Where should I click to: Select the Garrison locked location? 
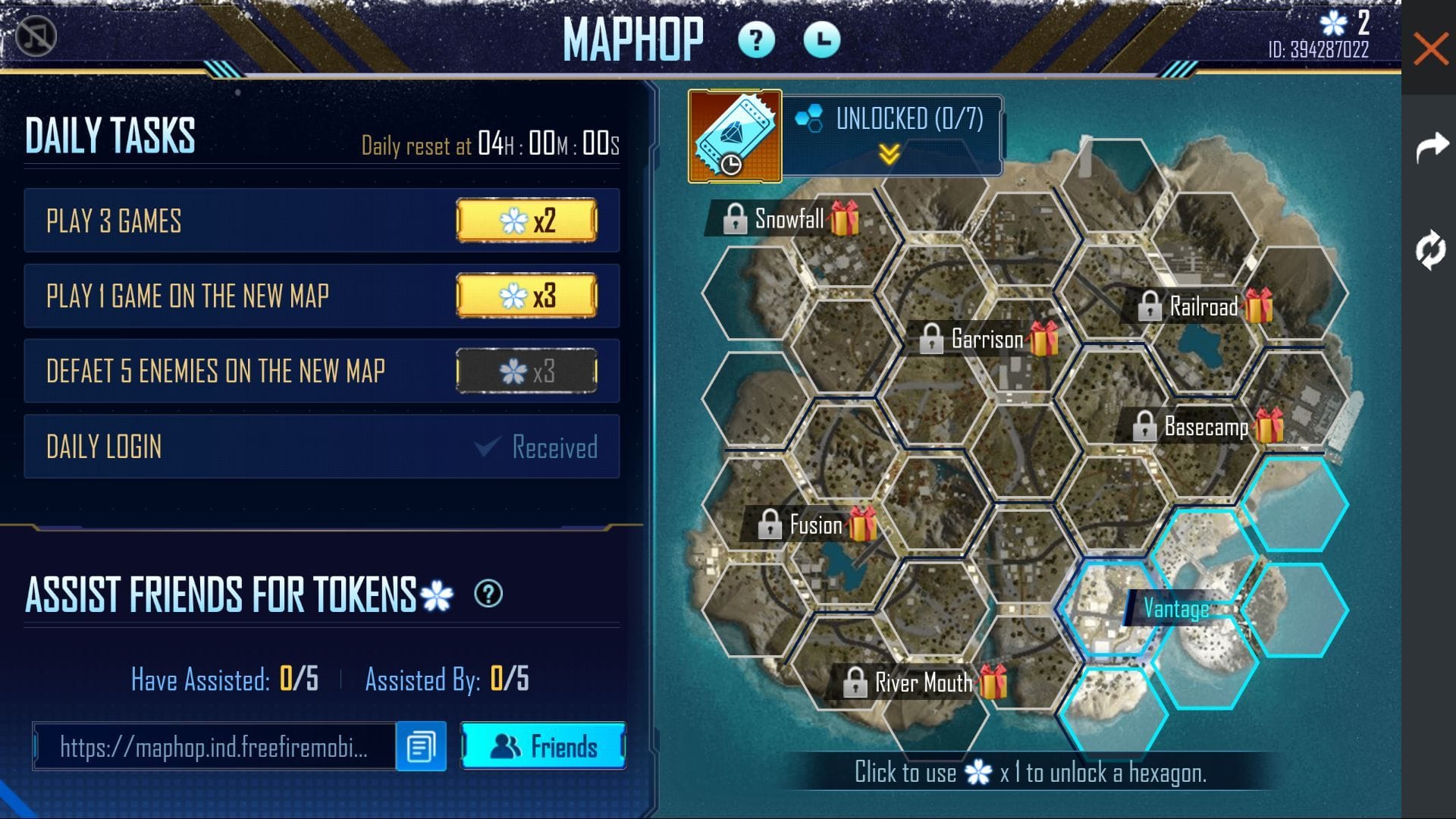987,339
